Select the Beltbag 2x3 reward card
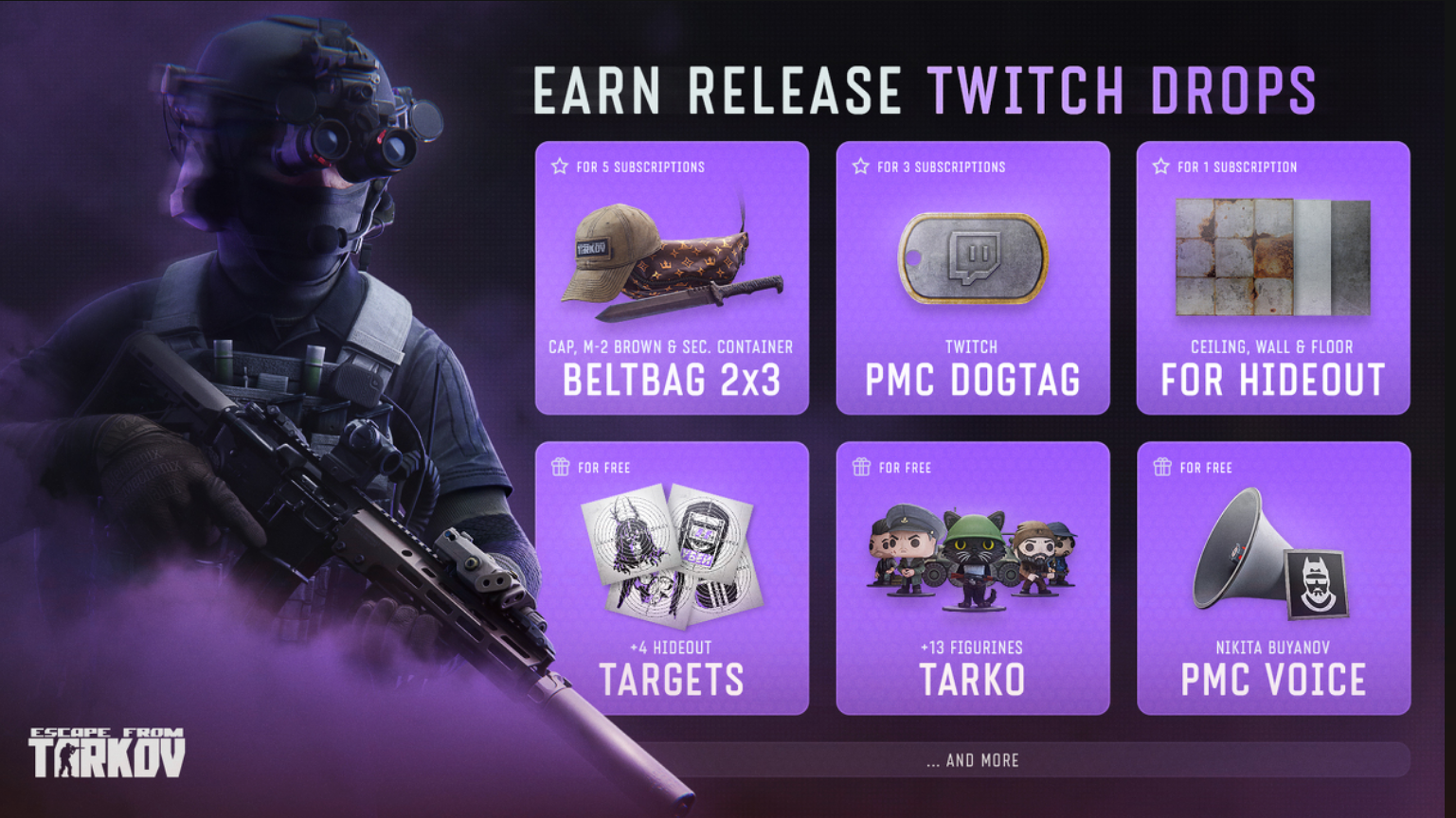Image resolution: width=1456 pixels, height=818 pixels. click(x=672, y=278)
